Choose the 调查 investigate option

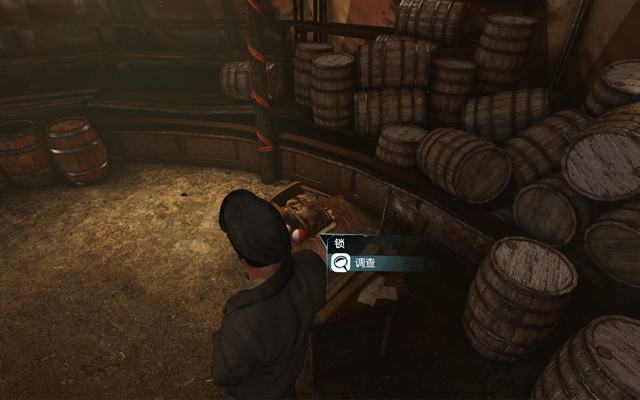click(366, 264)
